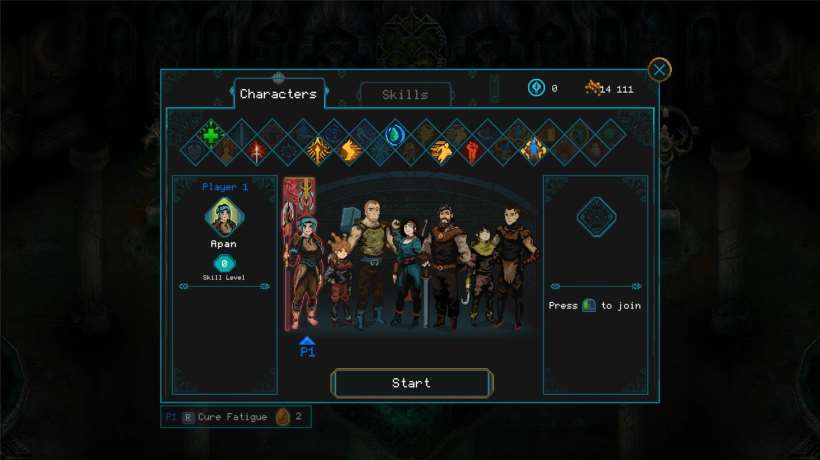The height and width of the screenshot is (460, 820).
Task: Select Apan with the blue bandana and spear
Action: pos(304,262)
